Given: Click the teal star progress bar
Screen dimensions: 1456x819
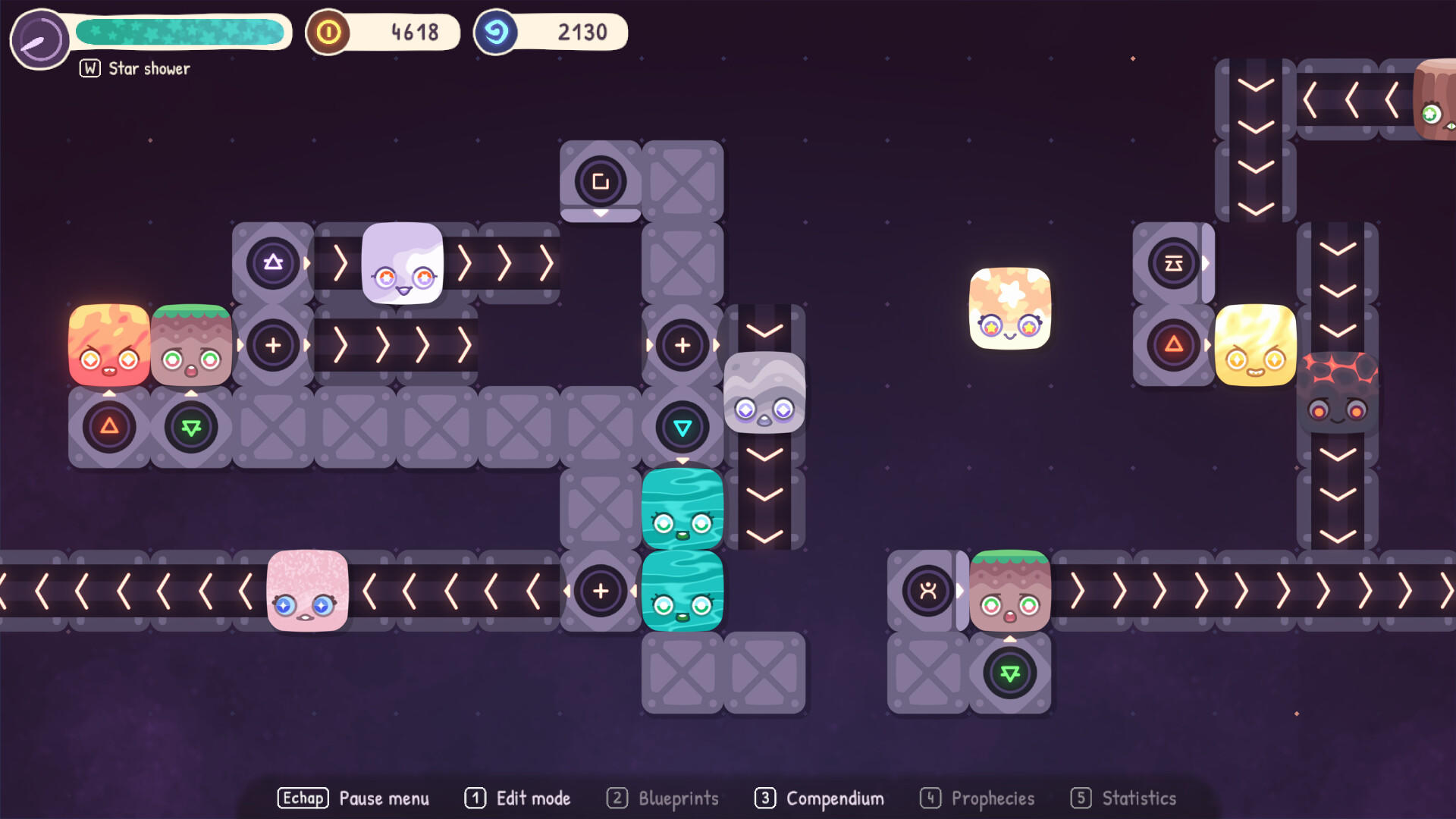Looking at the screenshot, I should 182,32.
